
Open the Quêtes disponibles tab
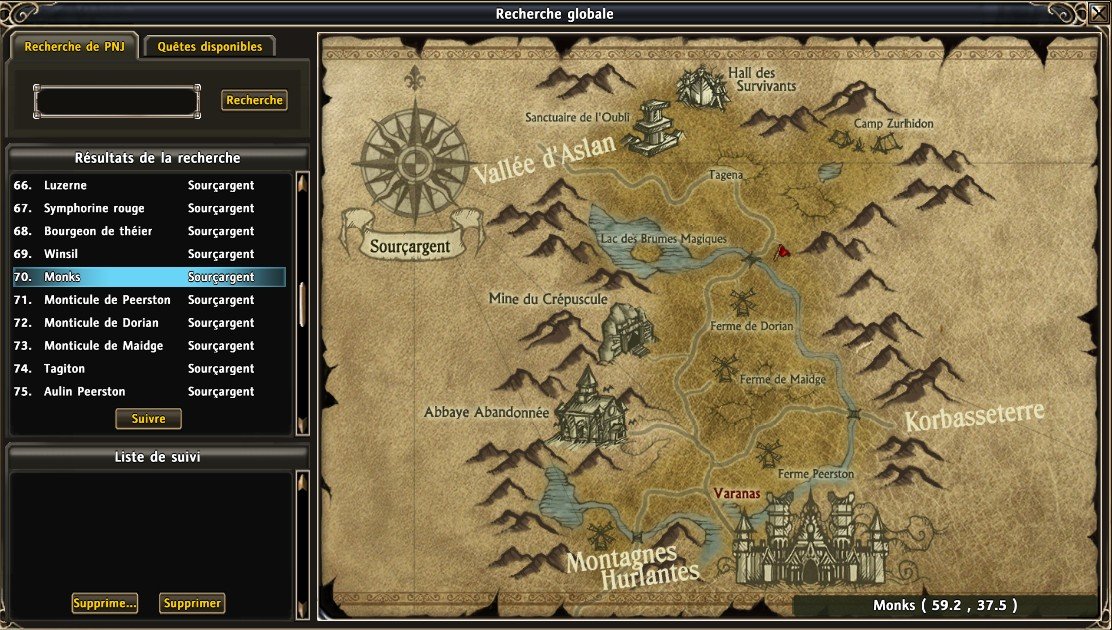(x=210, y=47)
